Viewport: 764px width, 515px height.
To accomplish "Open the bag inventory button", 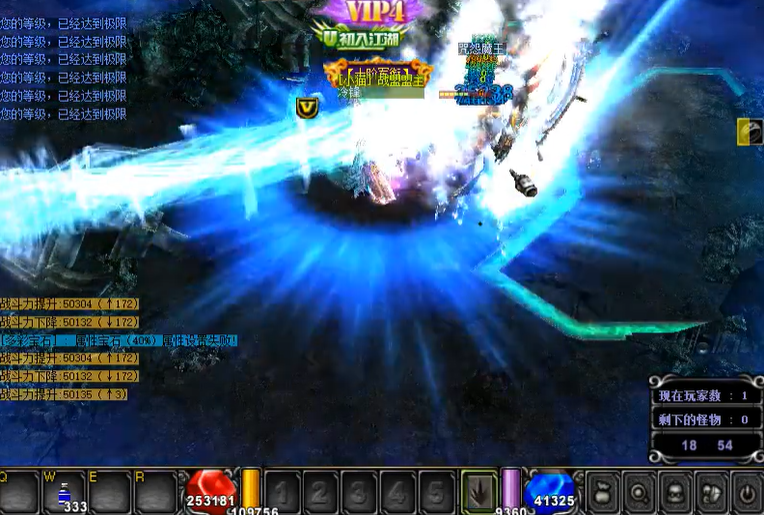I will click(x=602, y=493).
